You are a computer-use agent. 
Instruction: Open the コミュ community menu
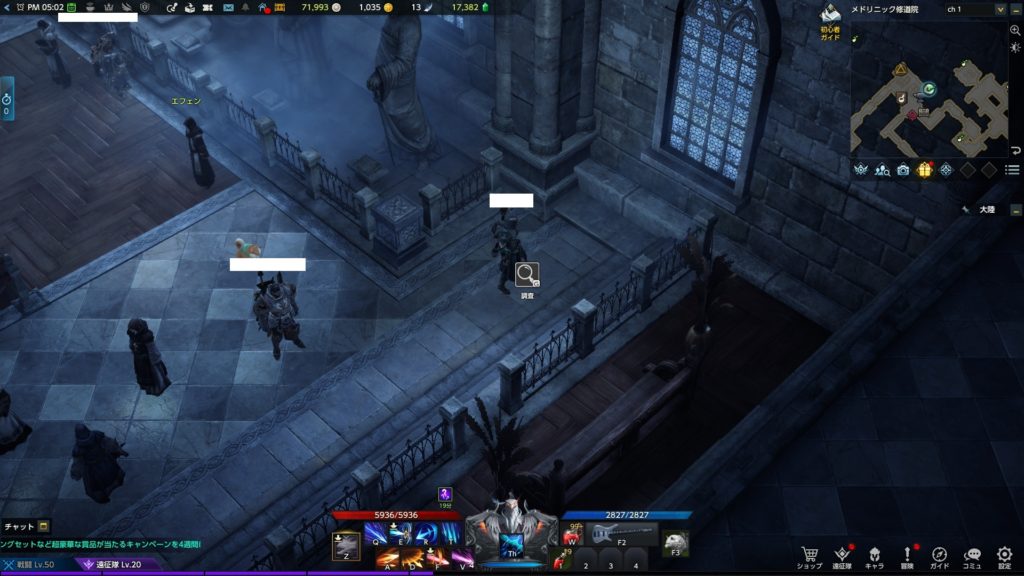pyautogui.click(x=972, y=555)
